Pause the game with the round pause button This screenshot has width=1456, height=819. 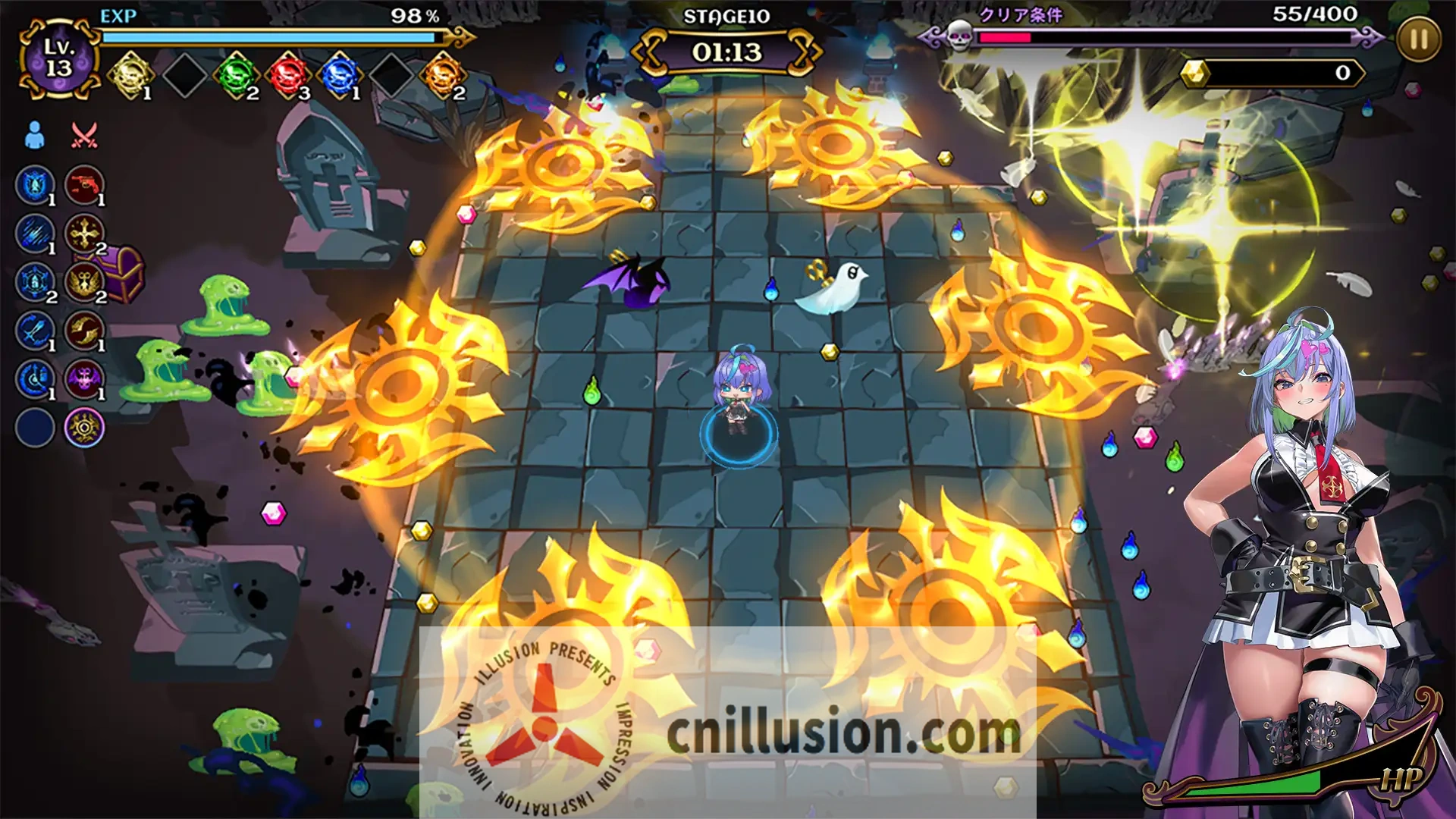(x=1418, y=39)
